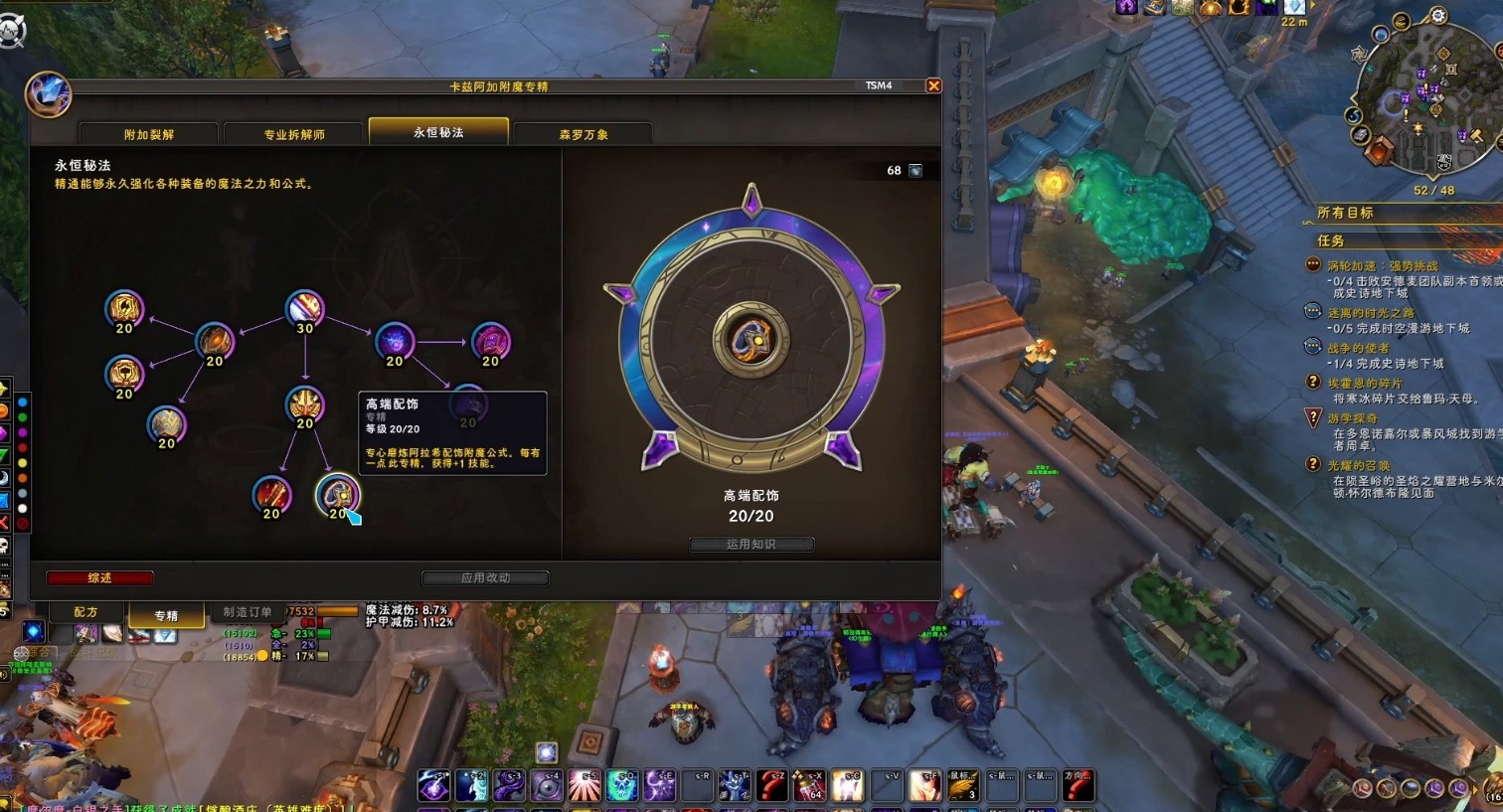Open the 配方 tab below the window
This screenshot has width=1503, height=812.
pyautogui.click(x=86, y=612)
